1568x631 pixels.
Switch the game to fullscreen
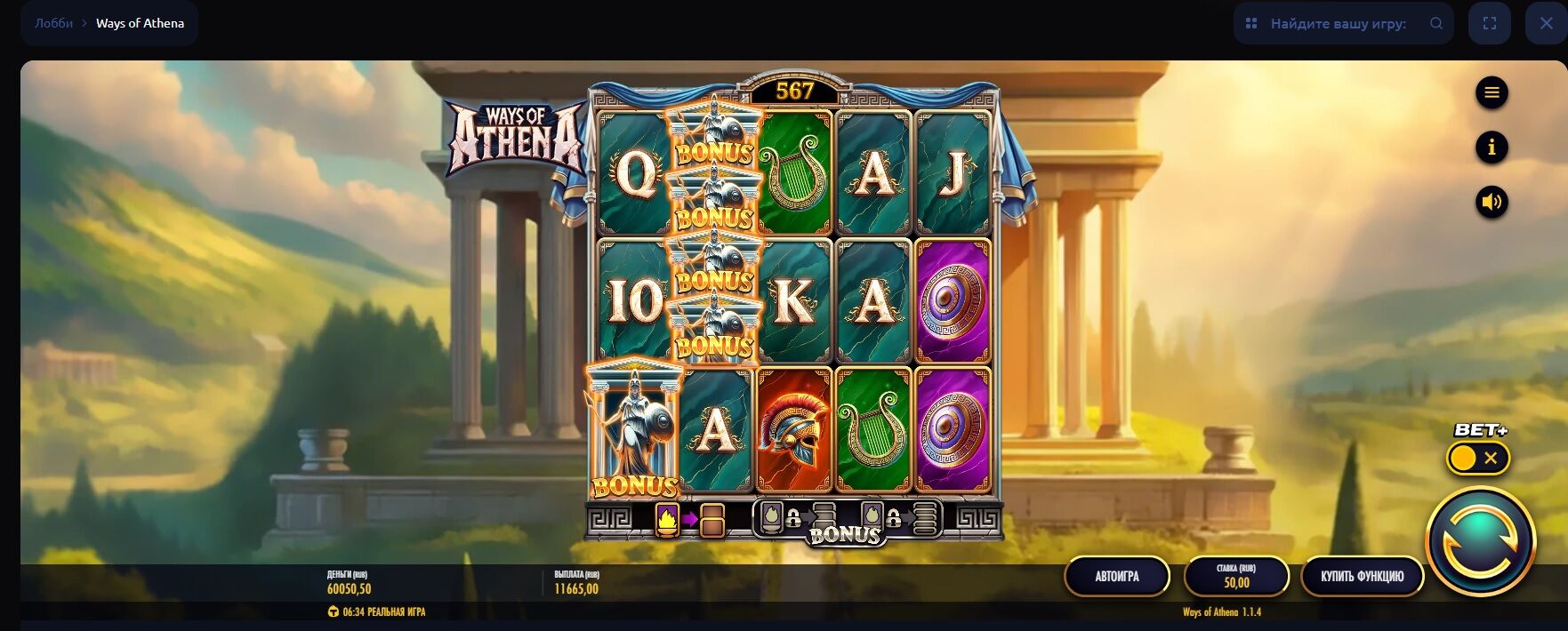click(x=1489, y=24)
